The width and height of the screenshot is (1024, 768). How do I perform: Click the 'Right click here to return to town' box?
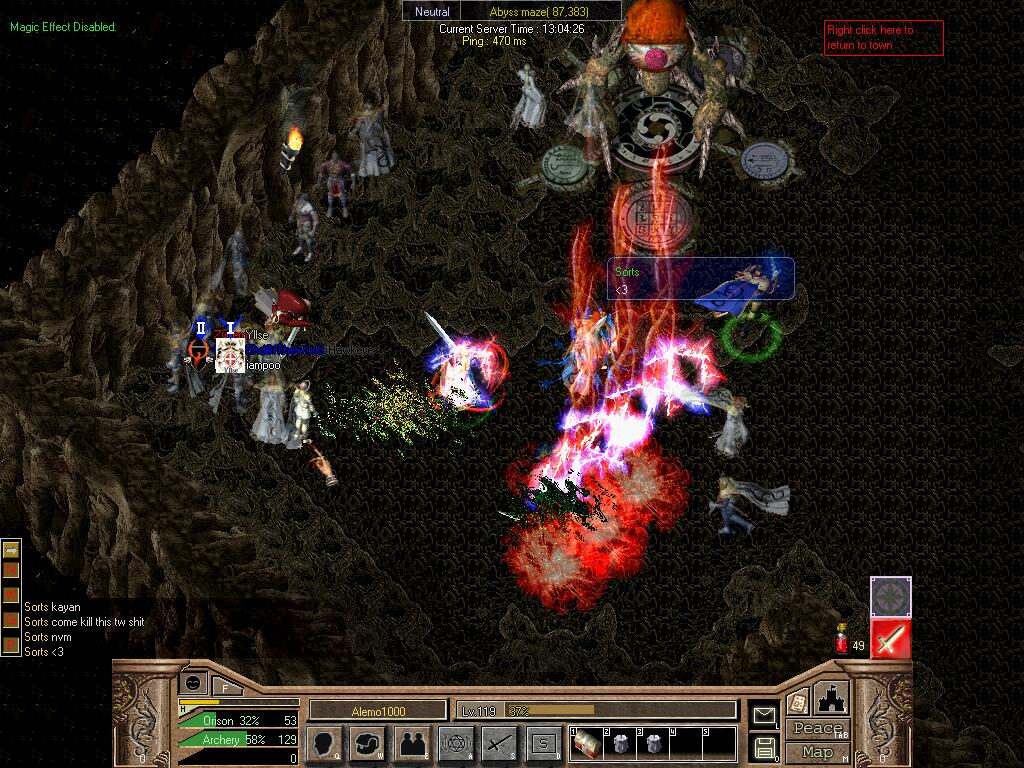[x=883, y=38]
